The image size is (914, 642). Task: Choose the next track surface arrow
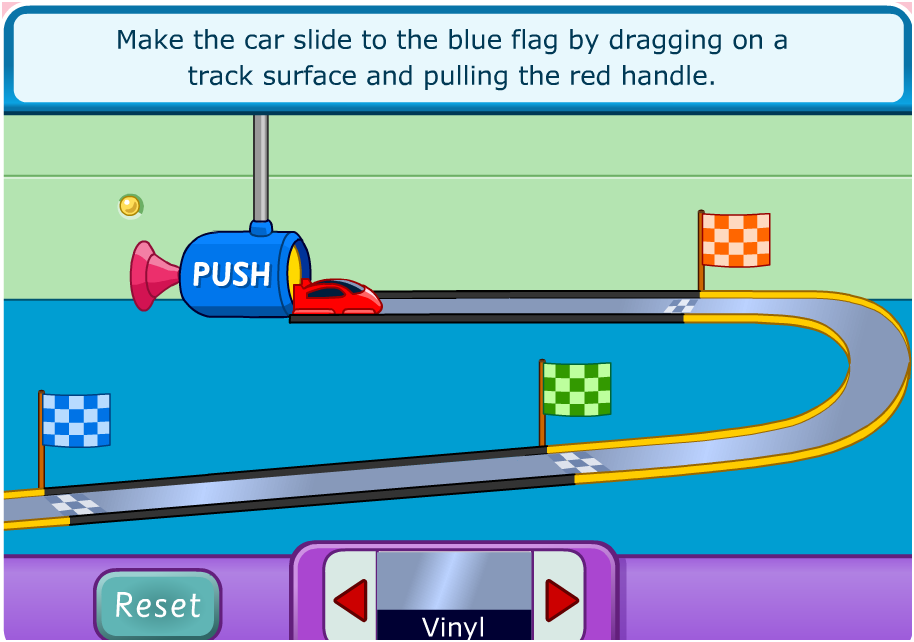[x=560, y=600]
